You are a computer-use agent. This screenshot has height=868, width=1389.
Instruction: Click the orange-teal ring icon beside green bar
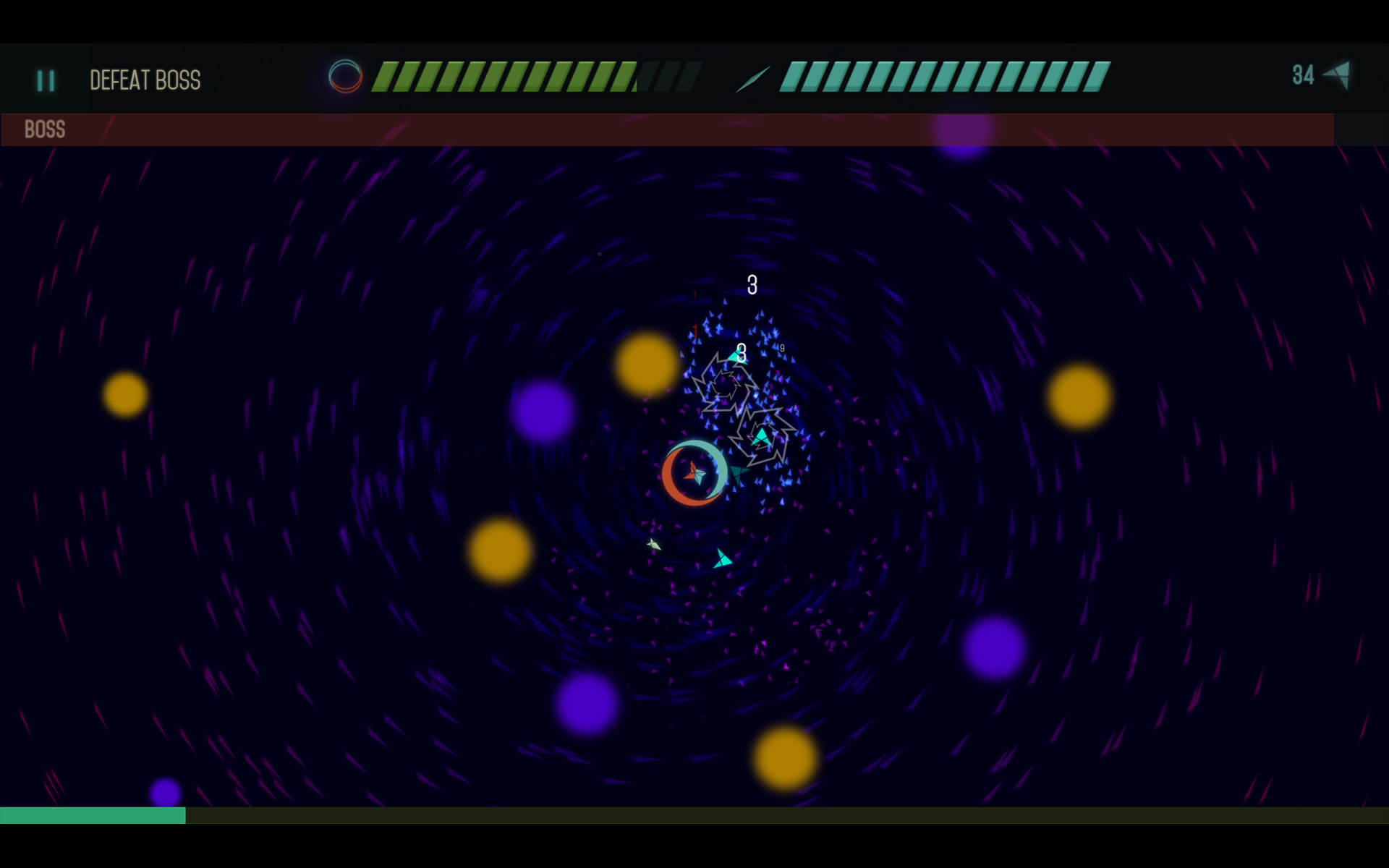pos(346,75)
